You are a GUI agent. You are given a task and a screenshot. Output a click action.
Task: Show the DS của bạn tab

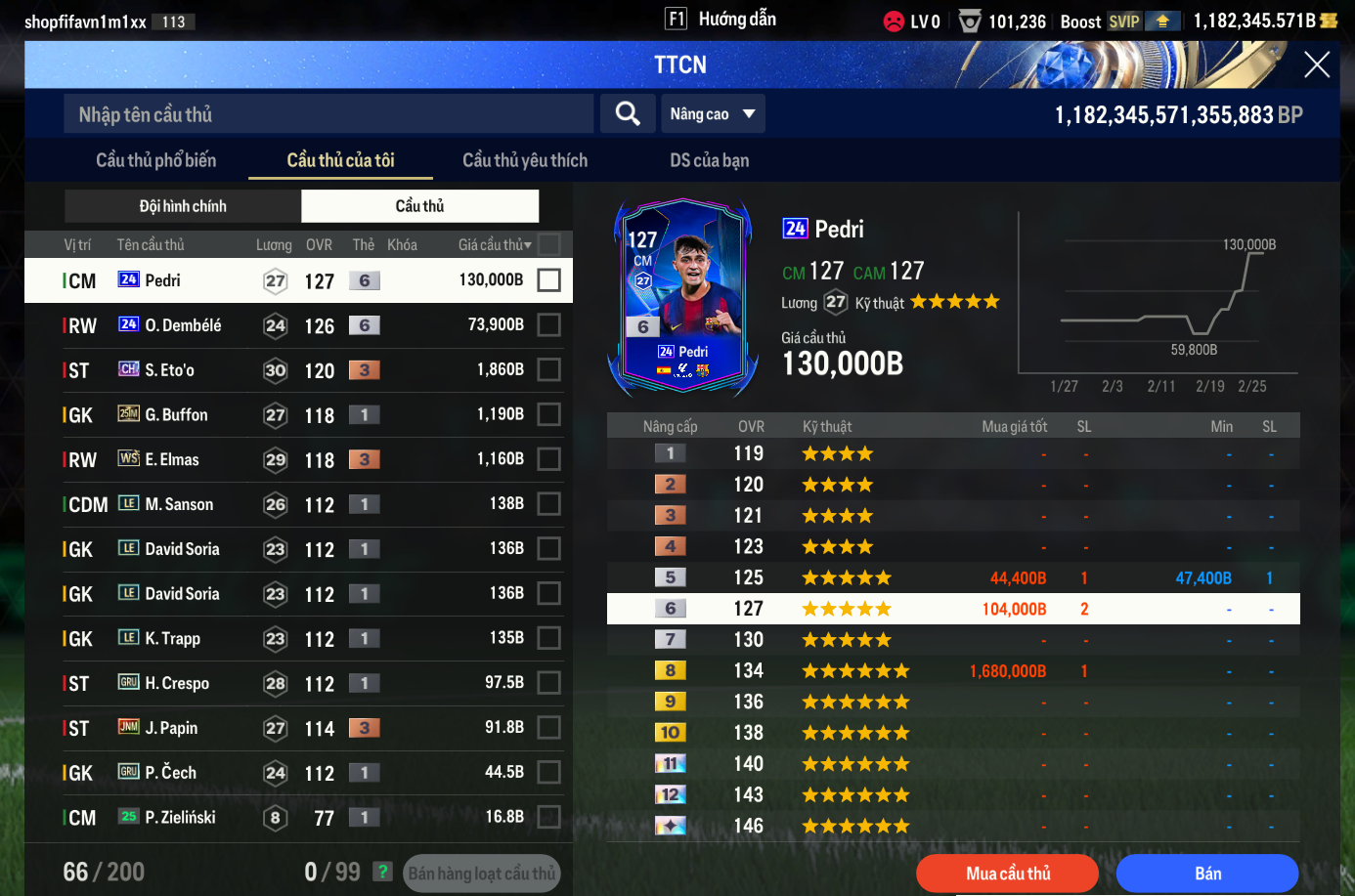point(709,160)
